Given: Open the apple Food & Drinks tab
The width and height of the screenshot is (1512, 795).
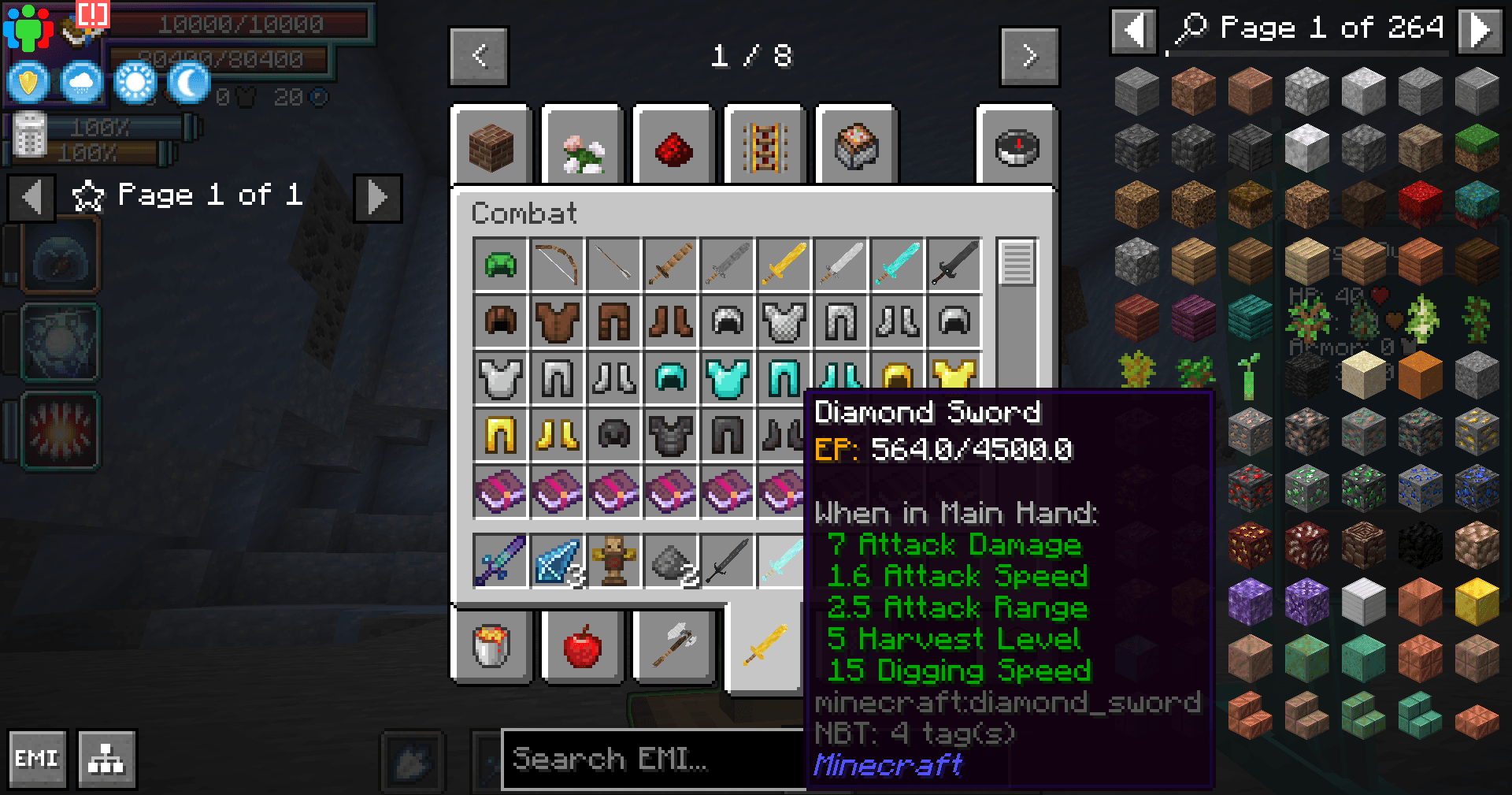Looking at the screenshot, I should pos(583,648).
